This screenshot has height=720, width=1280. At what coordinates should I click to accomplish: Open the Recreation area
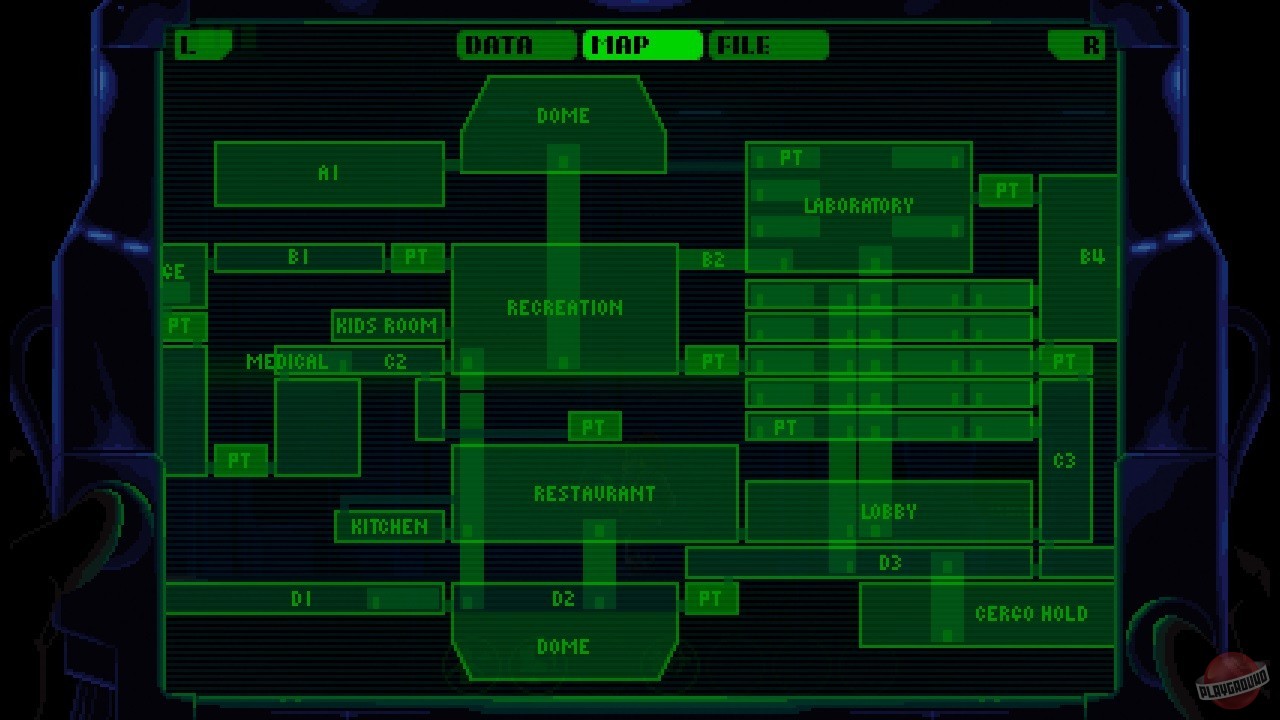coord(565,307)
